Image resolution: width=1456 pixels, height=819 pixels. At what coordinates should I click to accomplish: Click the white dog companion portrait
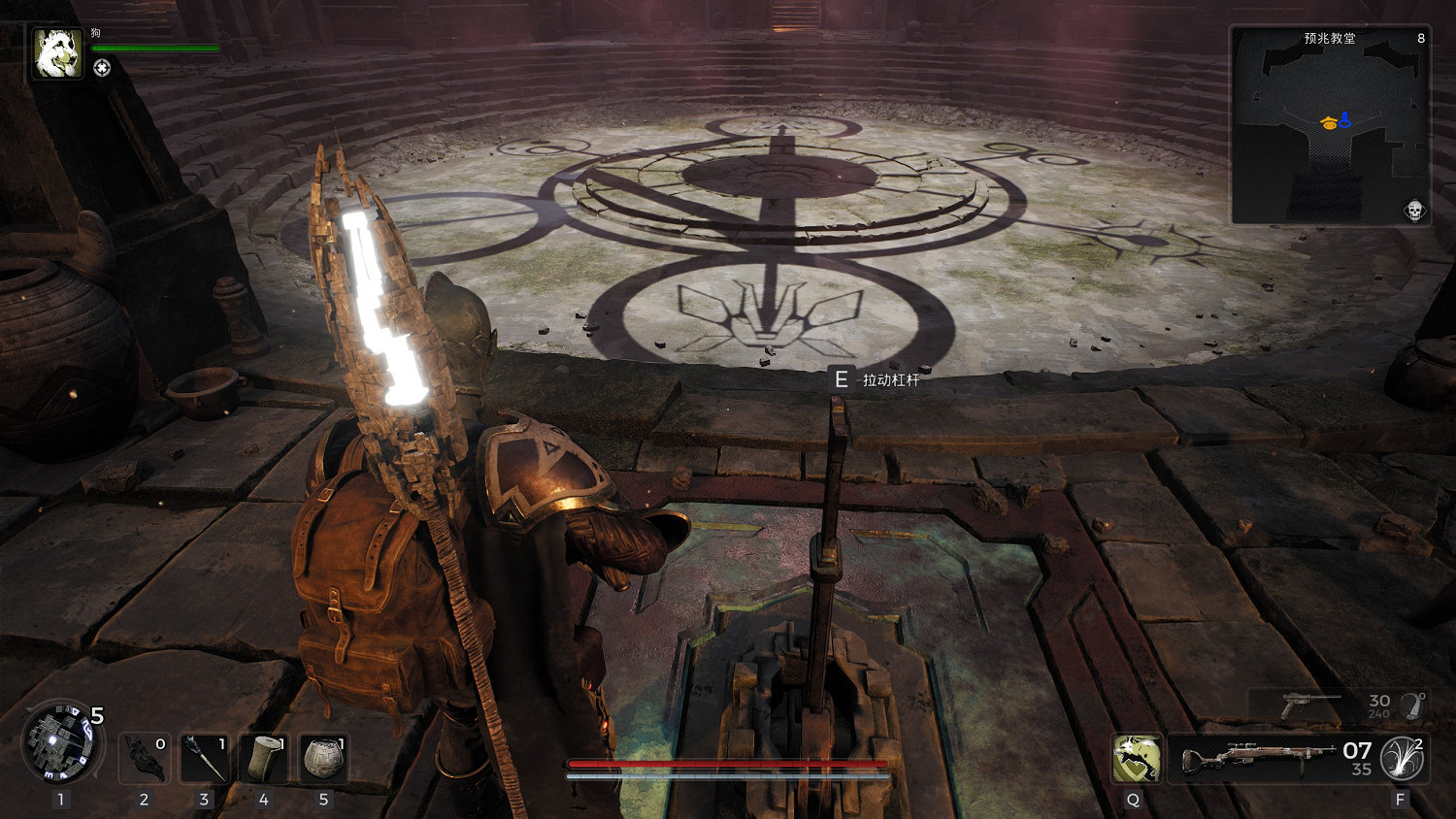pos(57,52)
